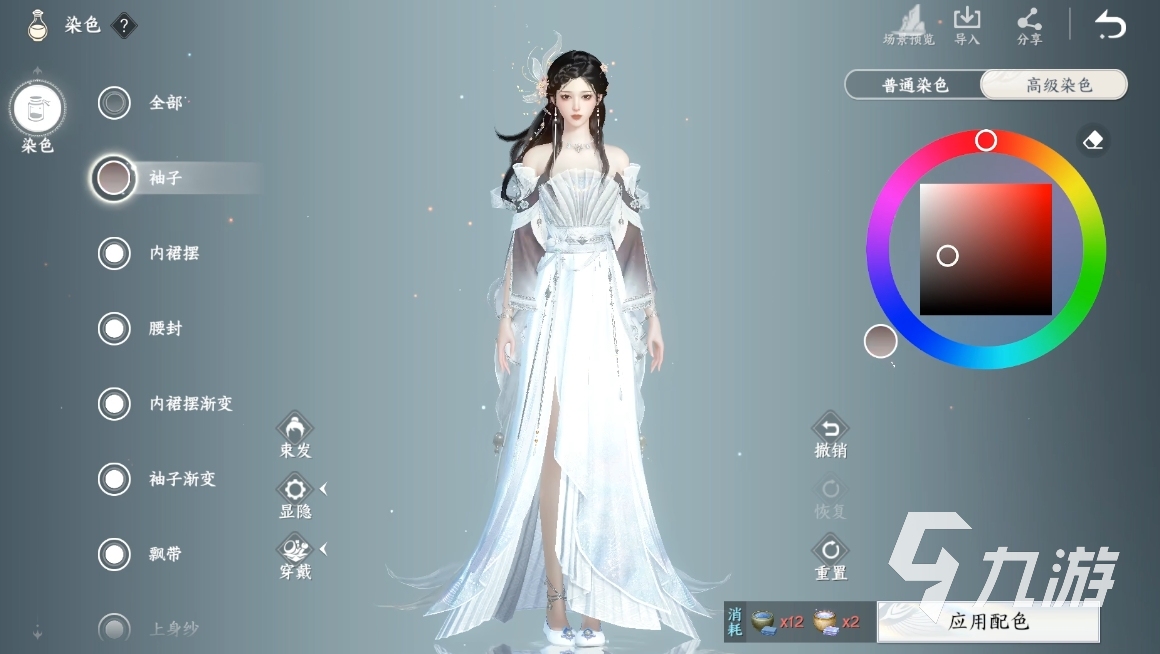
Task: Select the 飘带 dye region
Action: click(115, 554)
